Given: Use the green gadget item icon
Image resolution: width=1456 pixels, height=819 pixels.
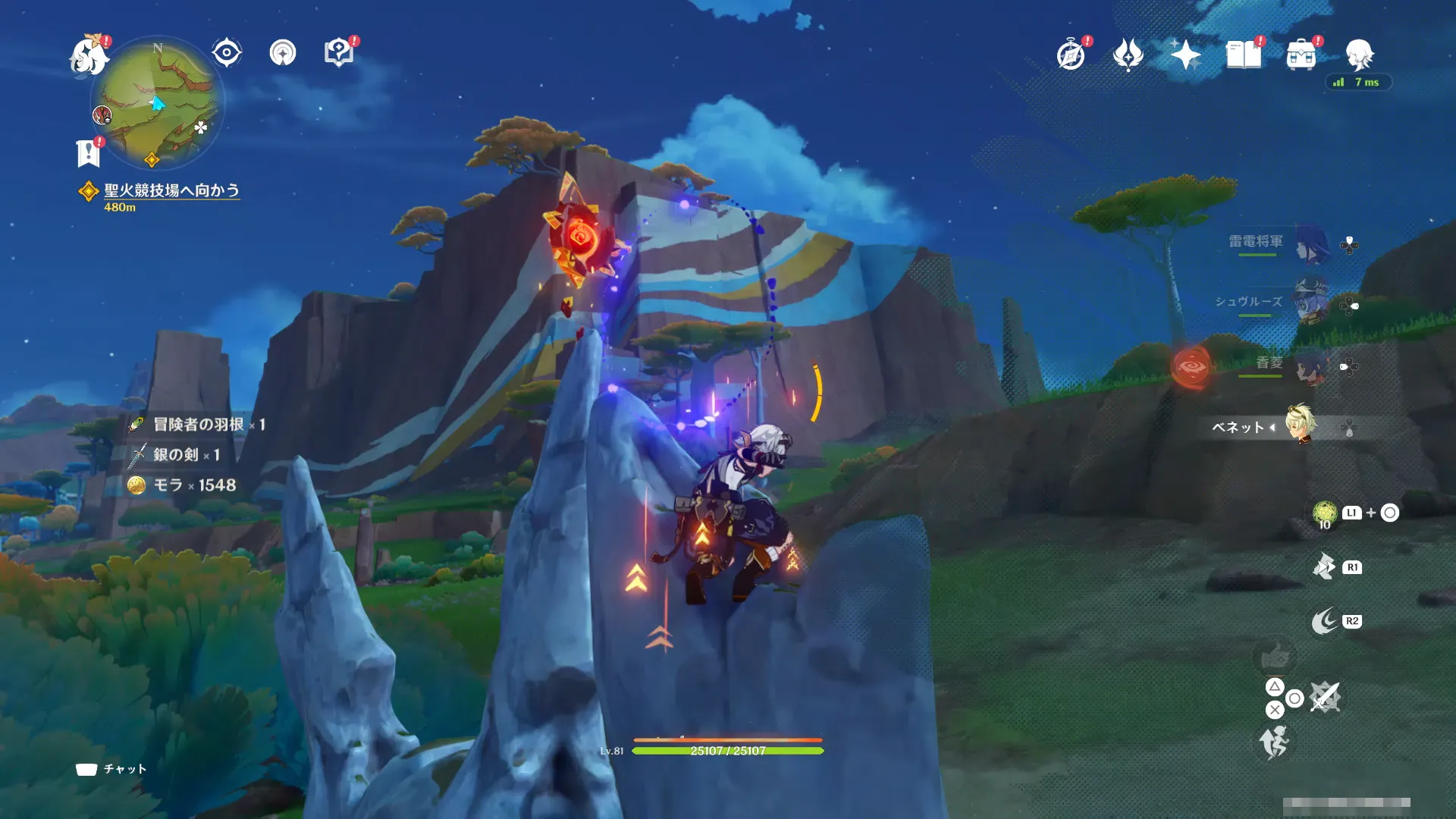Looking at the screenshot, I should point(1324,513).
